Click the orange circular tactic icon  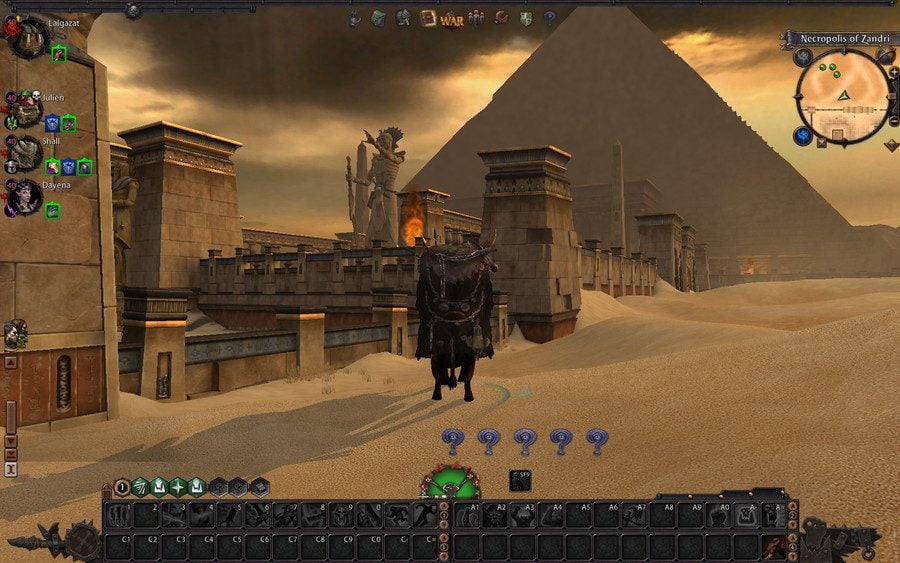[122, 487]
